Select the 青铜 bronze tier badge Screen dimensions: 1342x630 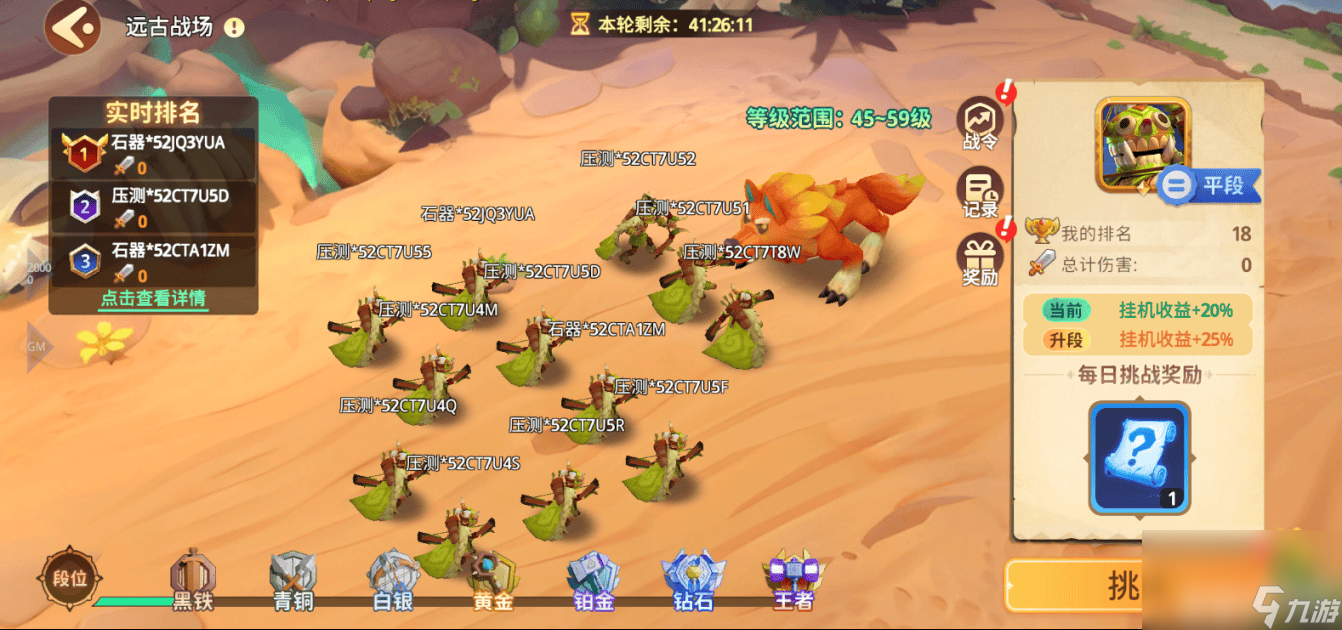coord(293,580)
